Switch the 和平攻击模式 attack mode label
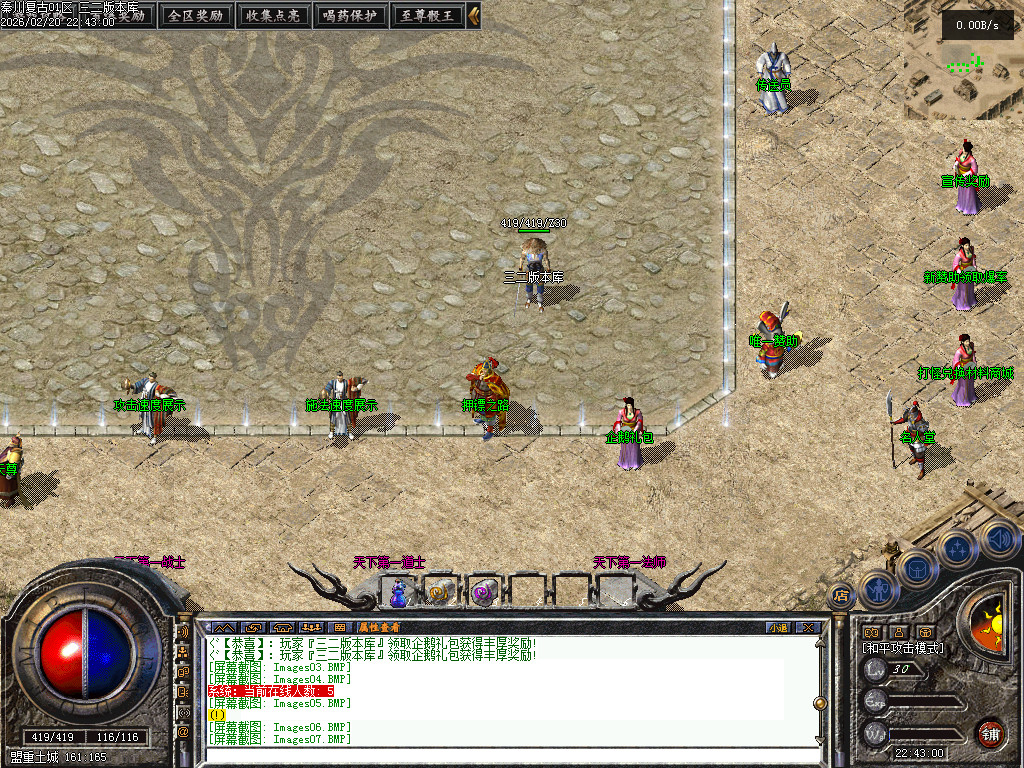Screen dimensions: 1024x768 coord(903,648)
